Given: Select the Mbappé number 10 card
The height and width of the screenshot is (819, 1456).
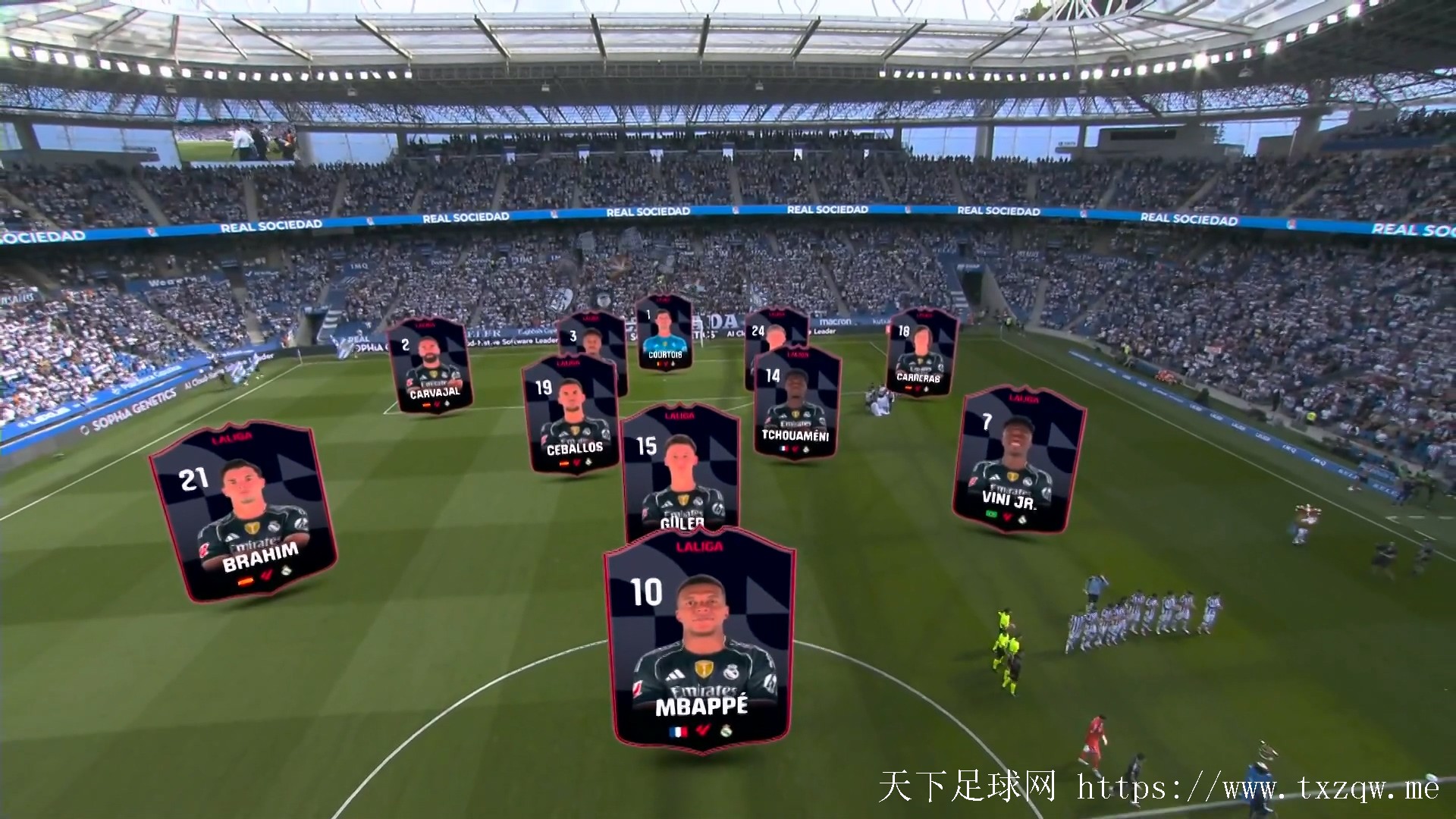Looking at the screenshot, I should click(x=700, y=641).
